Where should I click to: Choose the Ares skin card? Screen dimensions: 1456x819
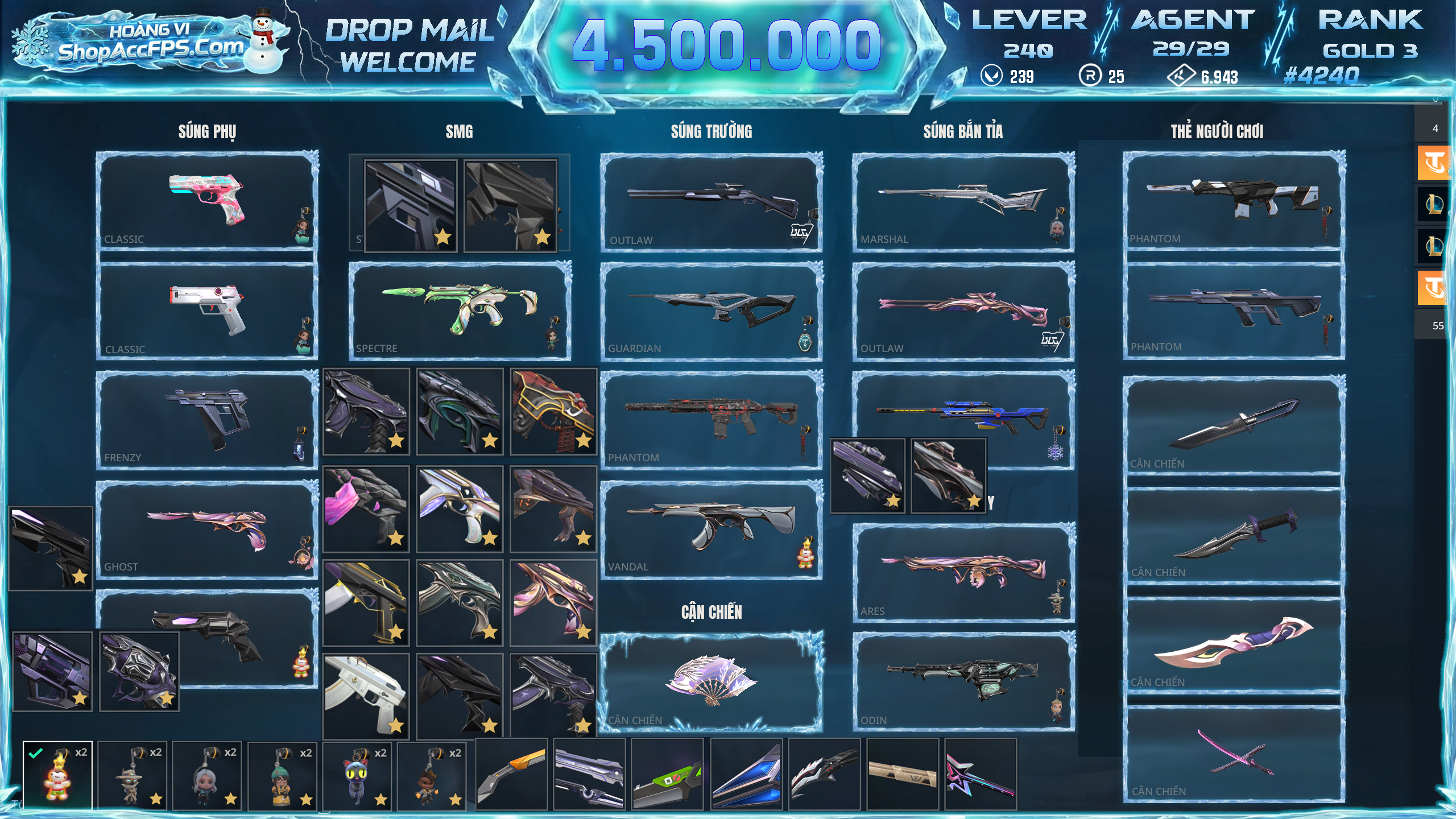pyautogui.click(x=963, y=572)
